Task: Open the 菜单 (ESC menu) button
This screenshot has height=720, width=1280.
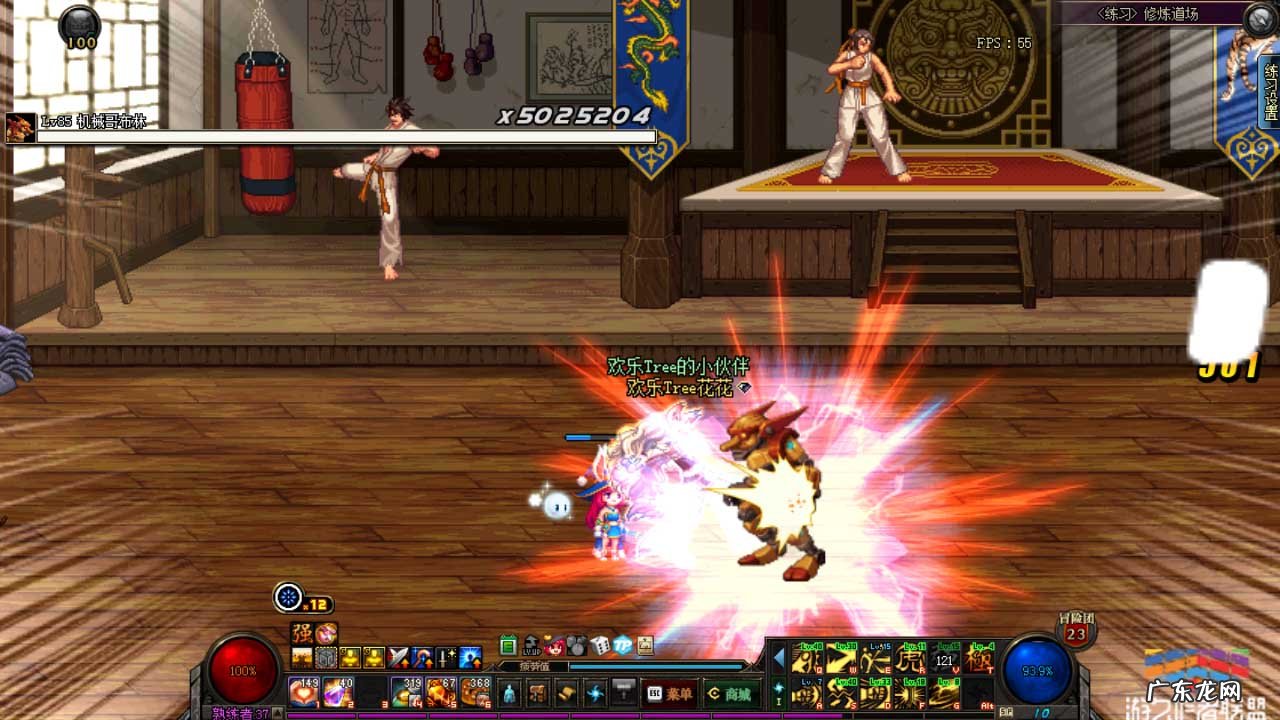Action: coord(669,692)
